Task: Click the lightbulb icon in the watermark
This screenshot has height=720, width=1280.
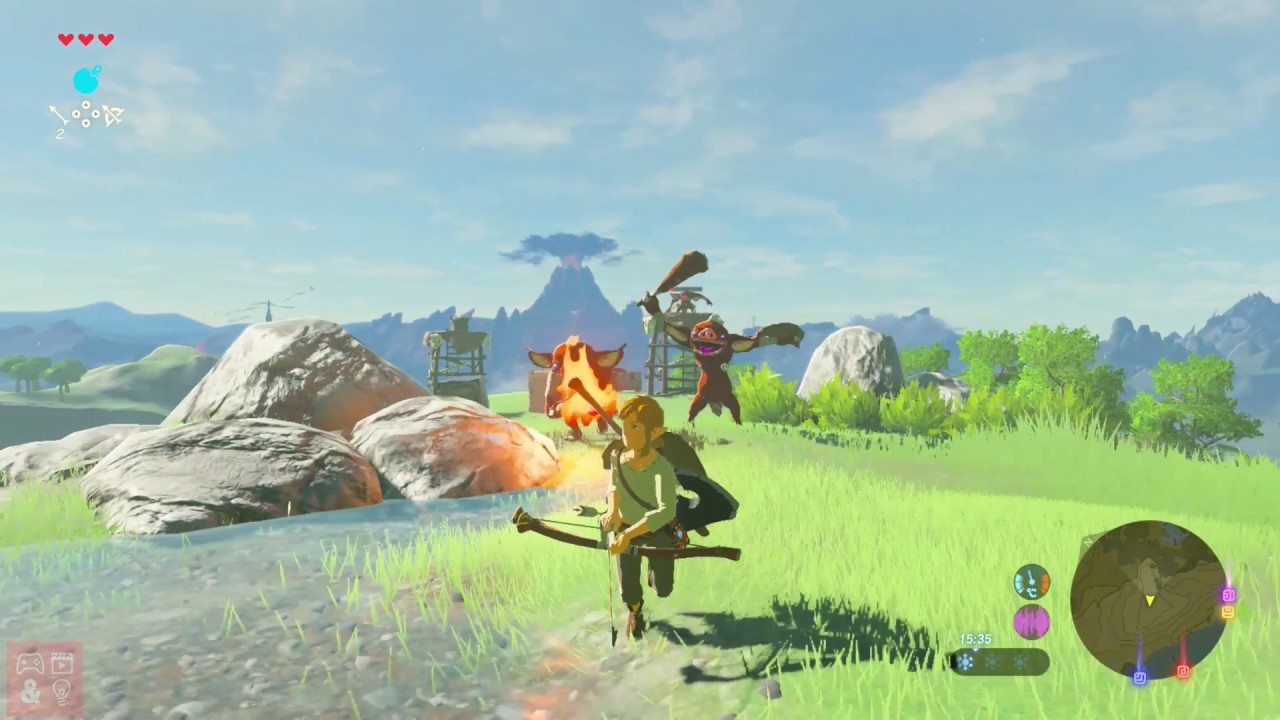Action: click(62, 692)
